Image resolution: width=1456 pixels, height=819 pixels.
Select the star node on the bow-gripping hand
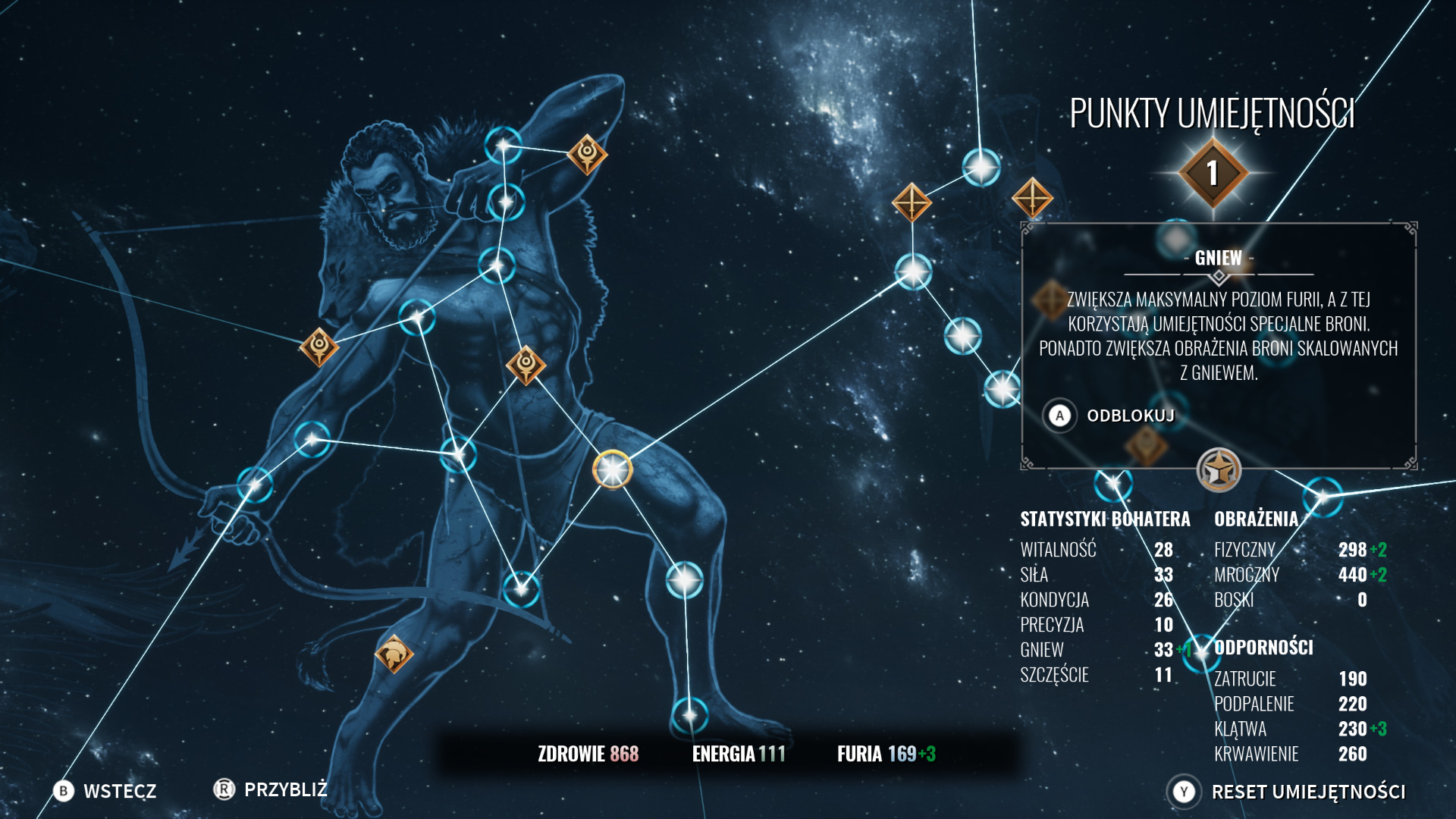click(x=255, y=484)
